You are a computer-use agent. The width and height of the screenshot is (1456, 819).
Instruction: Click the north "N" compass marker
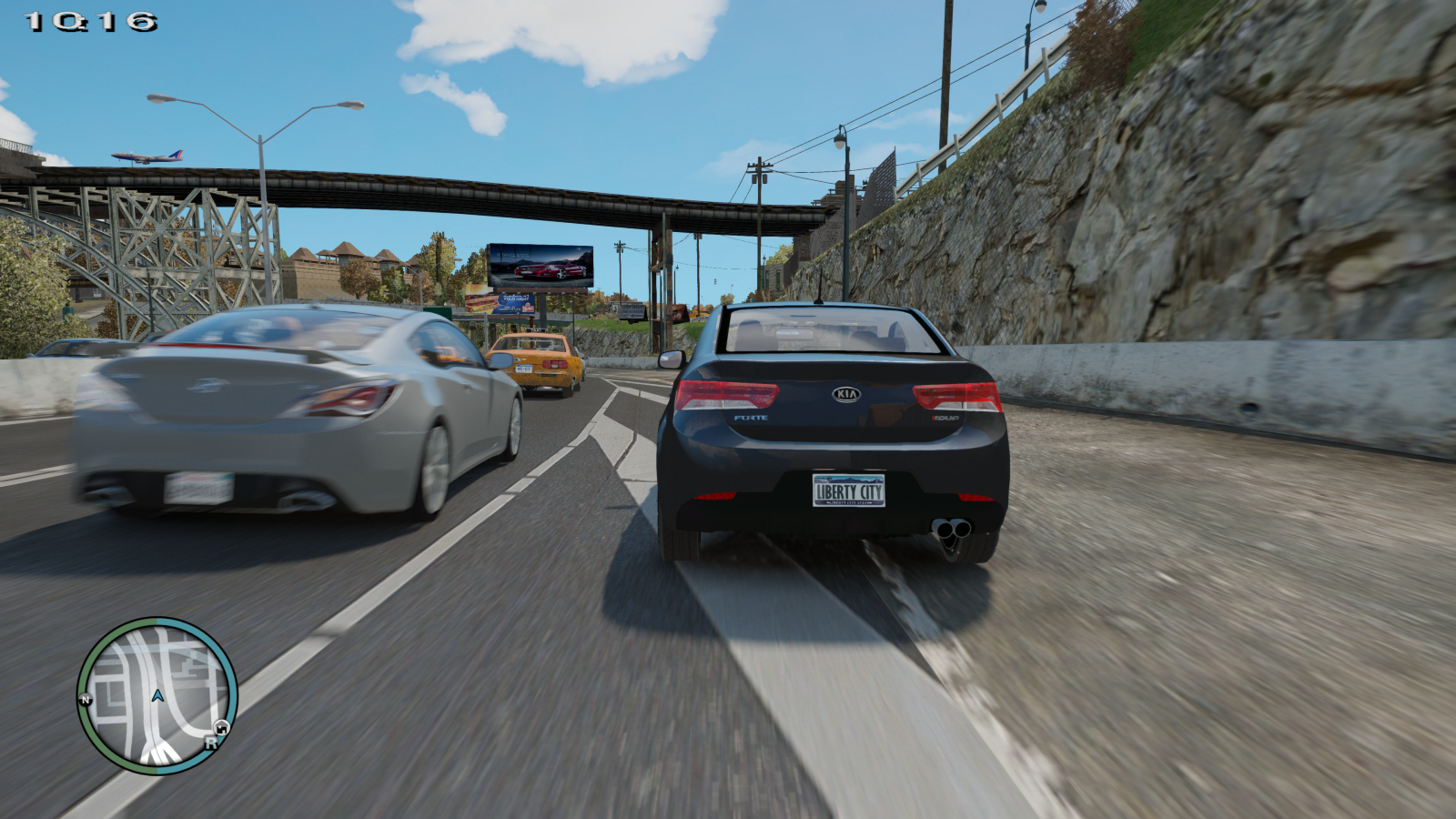(x=86, y=700)
